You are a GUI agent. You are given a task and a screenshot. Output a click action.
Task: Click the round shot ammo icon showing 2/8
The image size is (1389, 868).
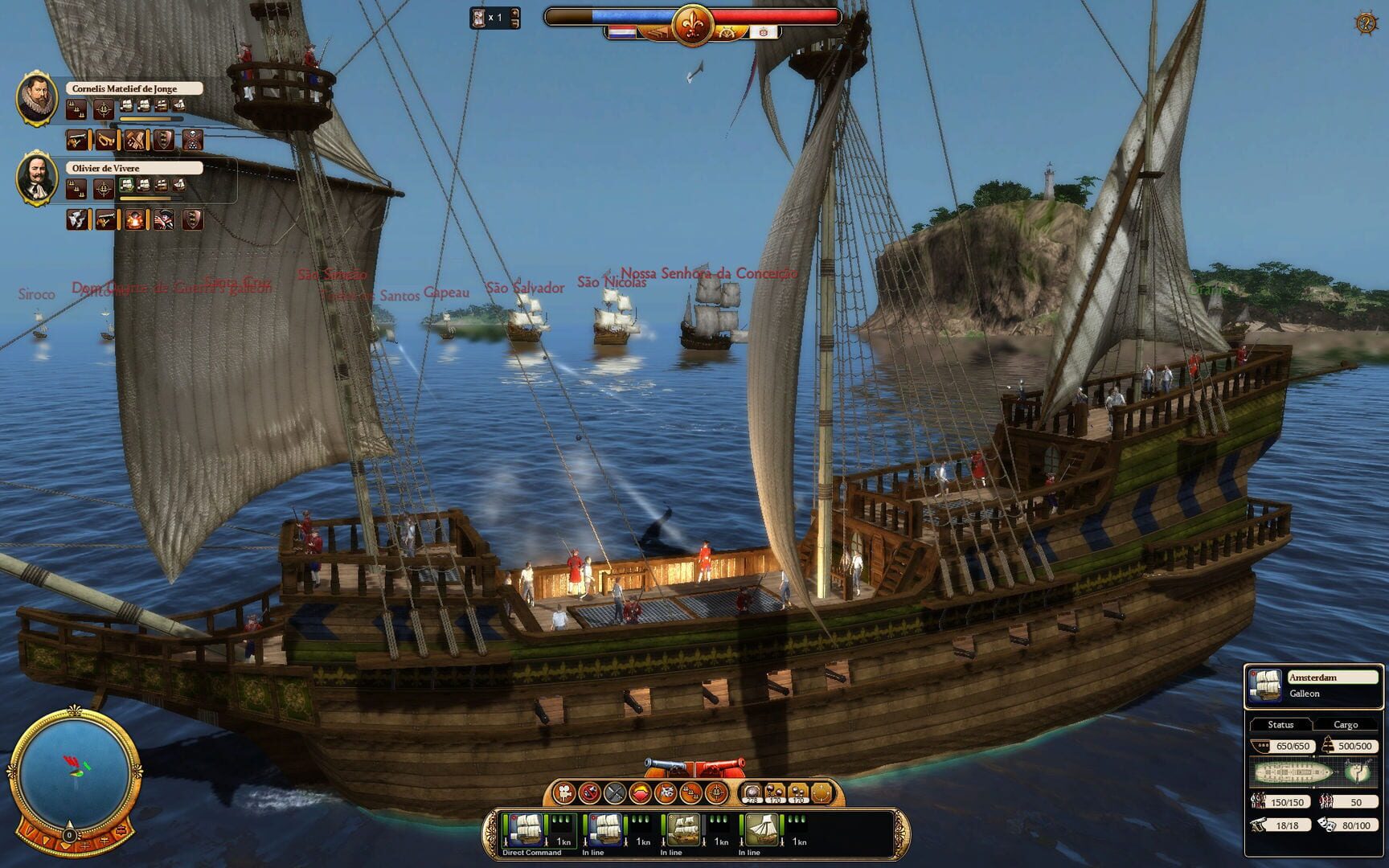coord(752,791)
